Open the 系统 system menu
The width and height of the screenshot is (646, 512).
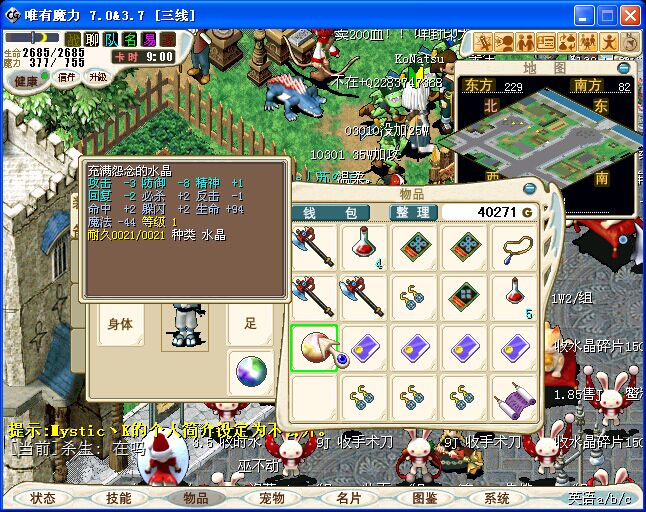click(497, 497)
